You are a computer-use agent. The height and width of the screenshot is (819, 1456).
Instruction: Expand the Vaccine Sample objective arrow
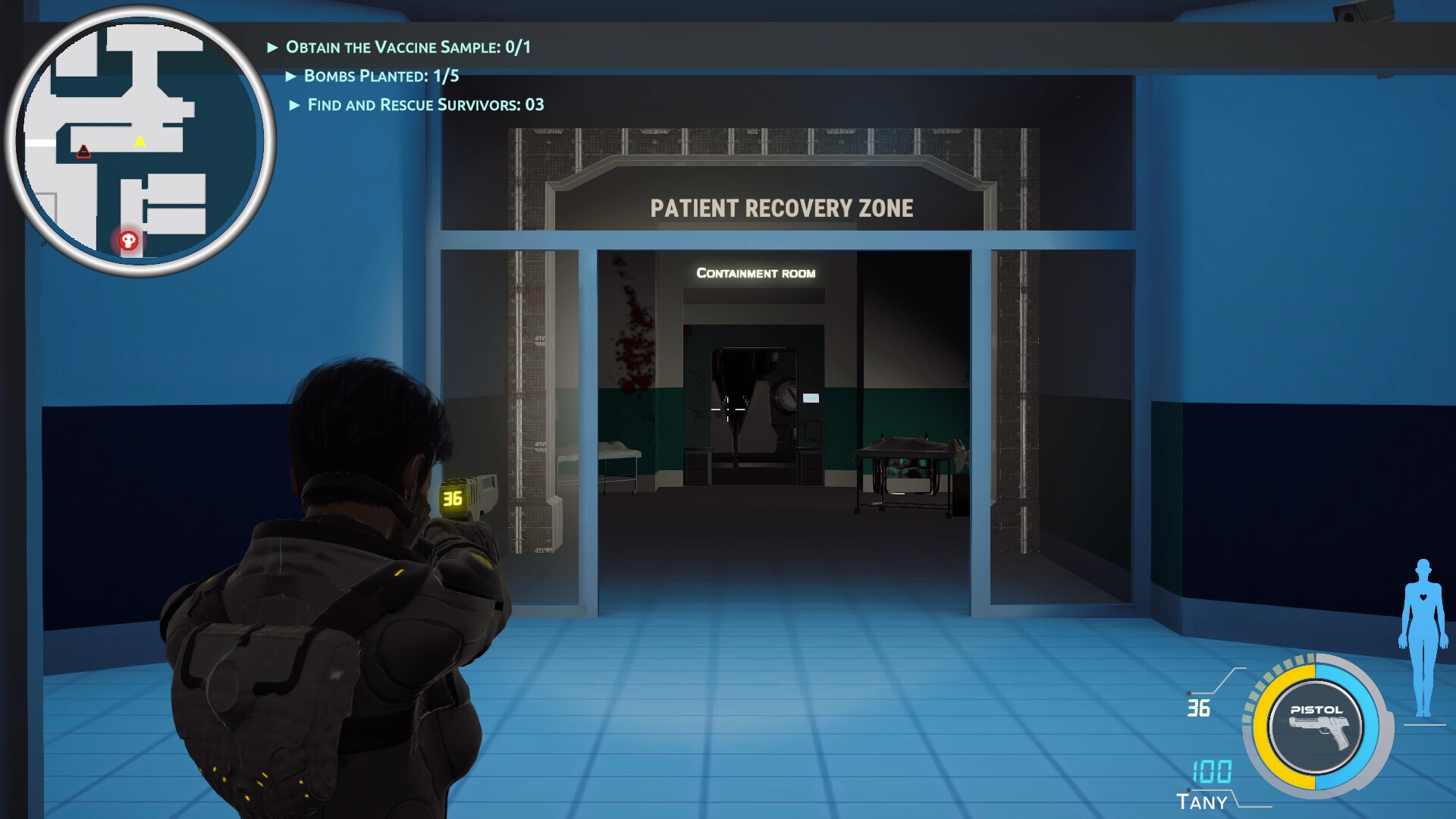pyautogui.click(x=273, y=45)
